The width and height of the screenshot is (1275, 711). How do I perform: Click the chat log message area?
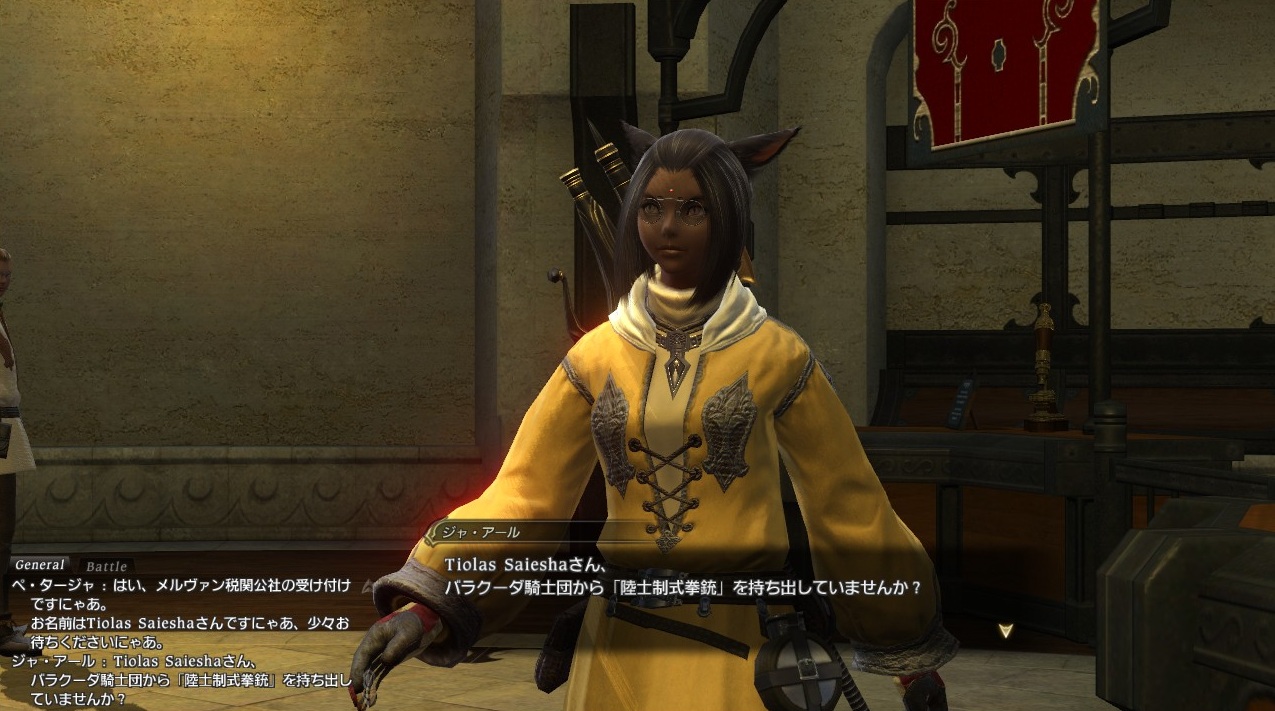tap(180, 640)
